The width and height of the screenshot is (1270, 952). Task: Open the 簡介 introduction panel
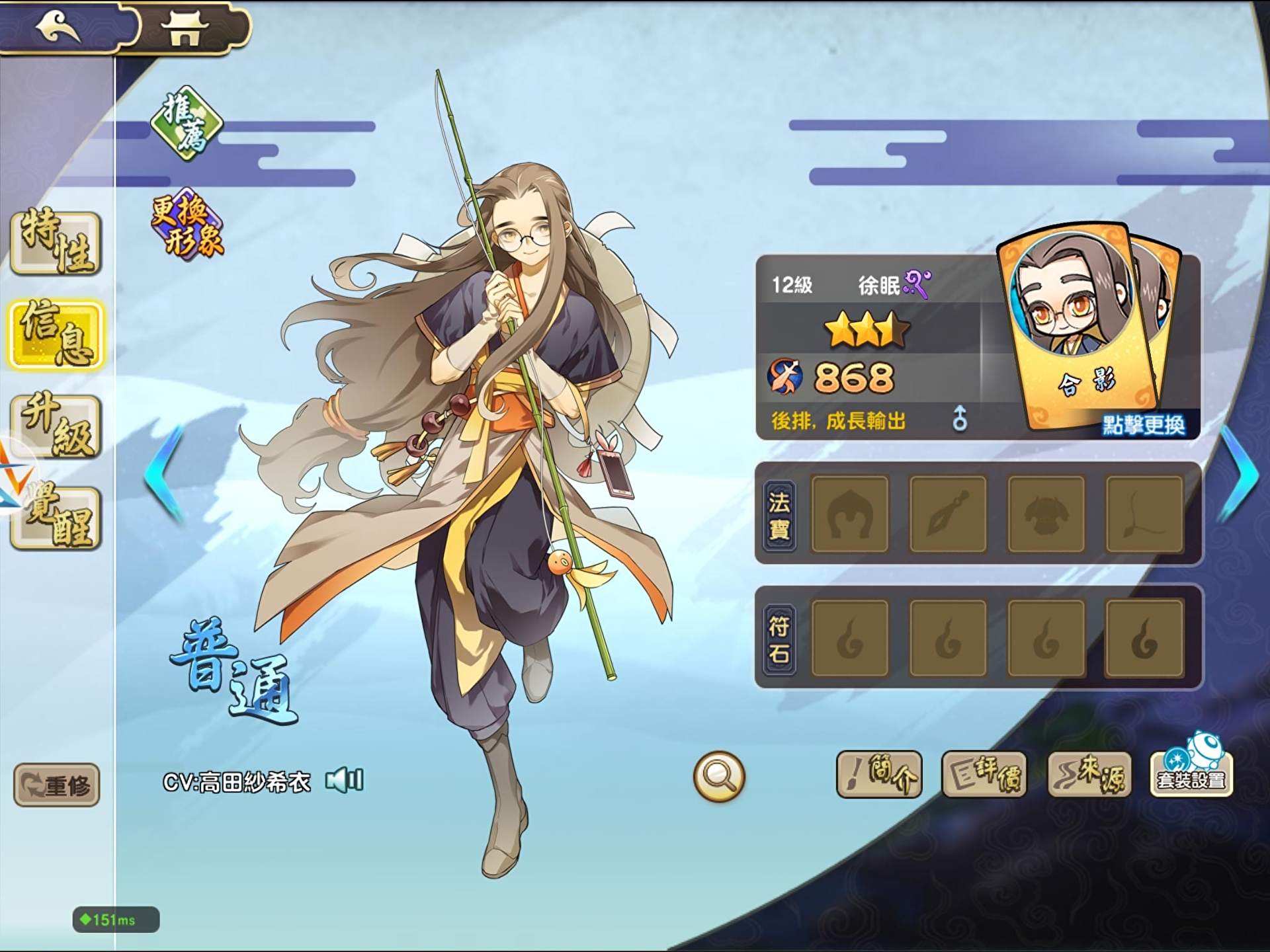(x=879, y=774)
